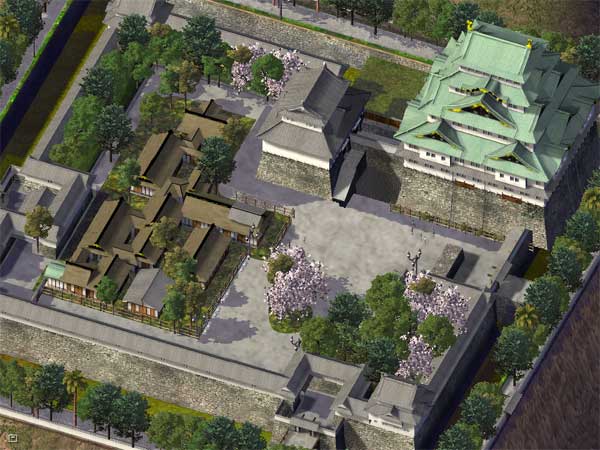Screen dimensions: 600x450
Task: Click the small show-interface icon
Action: click(x=11, y=438)
